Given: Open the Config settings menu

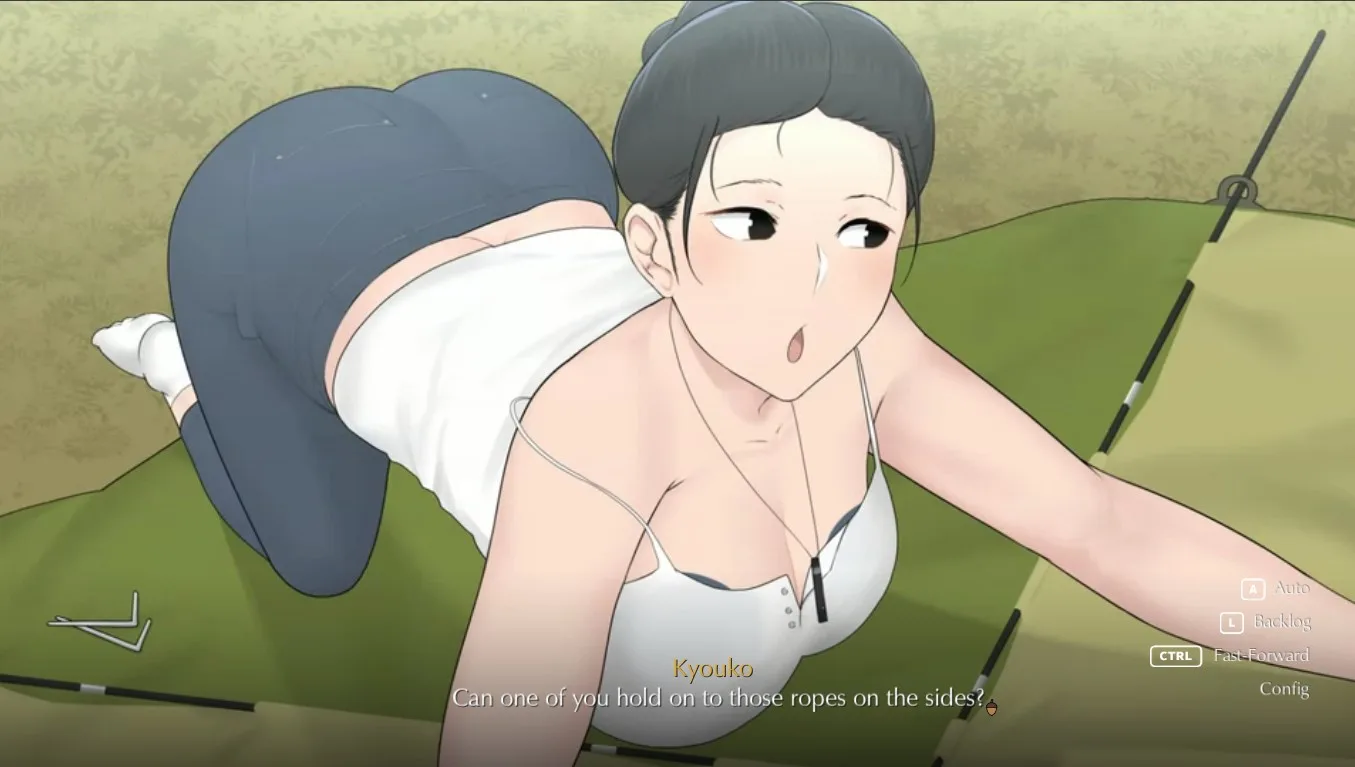Looking at the screenshot, I should click(1283, 689).
